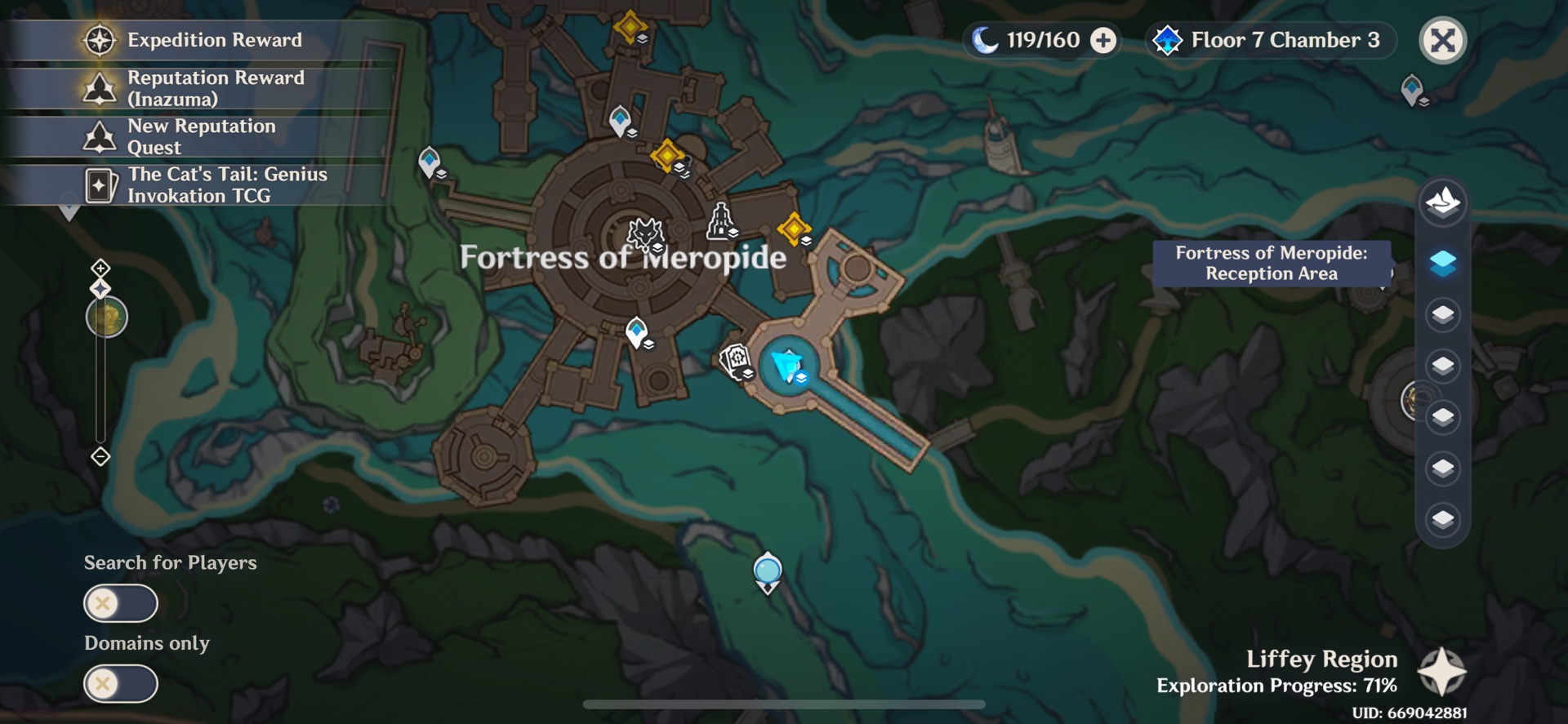Select the Expedition Reward icon
The width and height of the screenshot is (1568, 724).
click(x=98, y=39)
